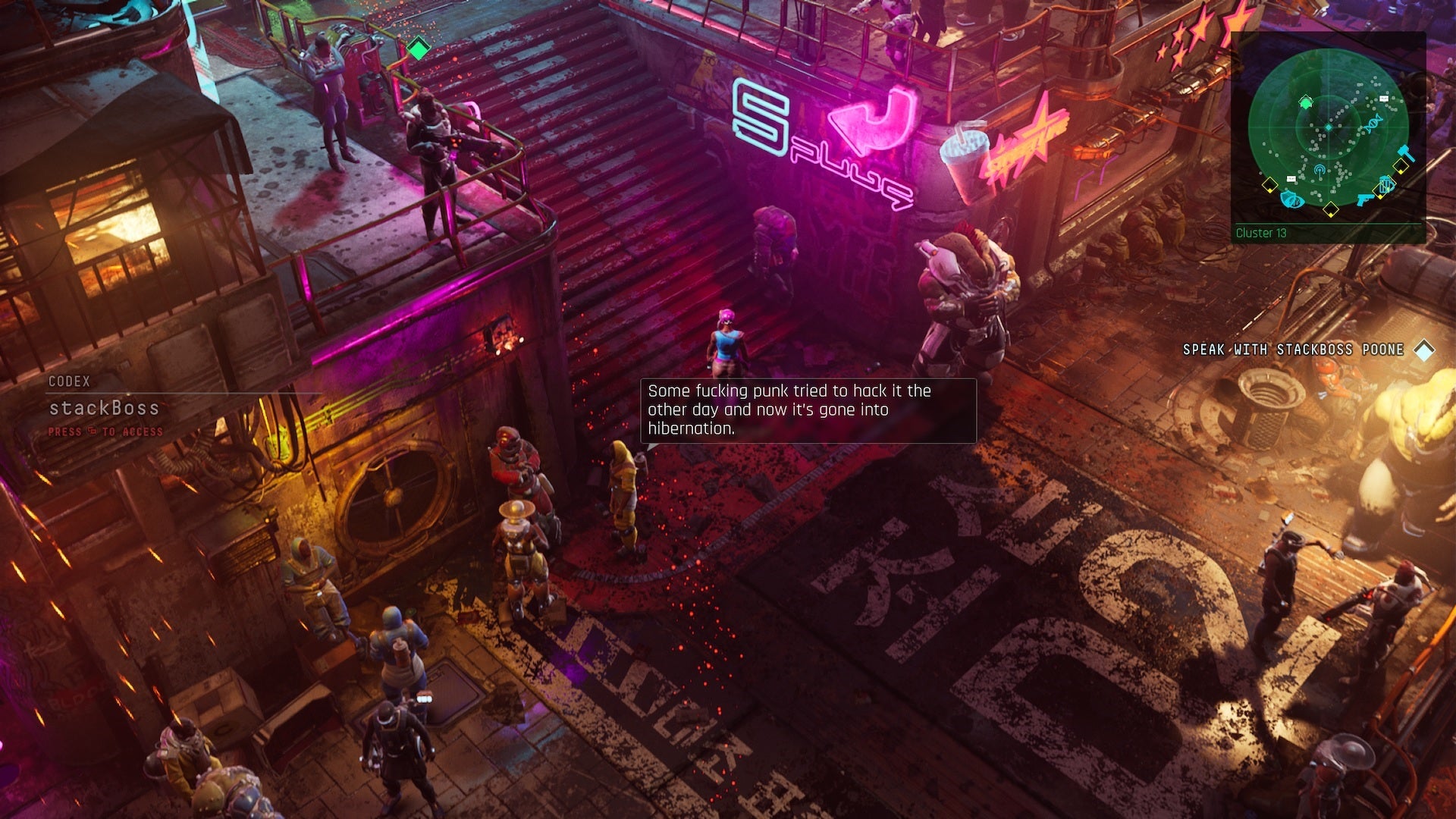This screenshot has height=819, width=1456.
Task: Open the stackBoss Codex entry
Action: 104,409
